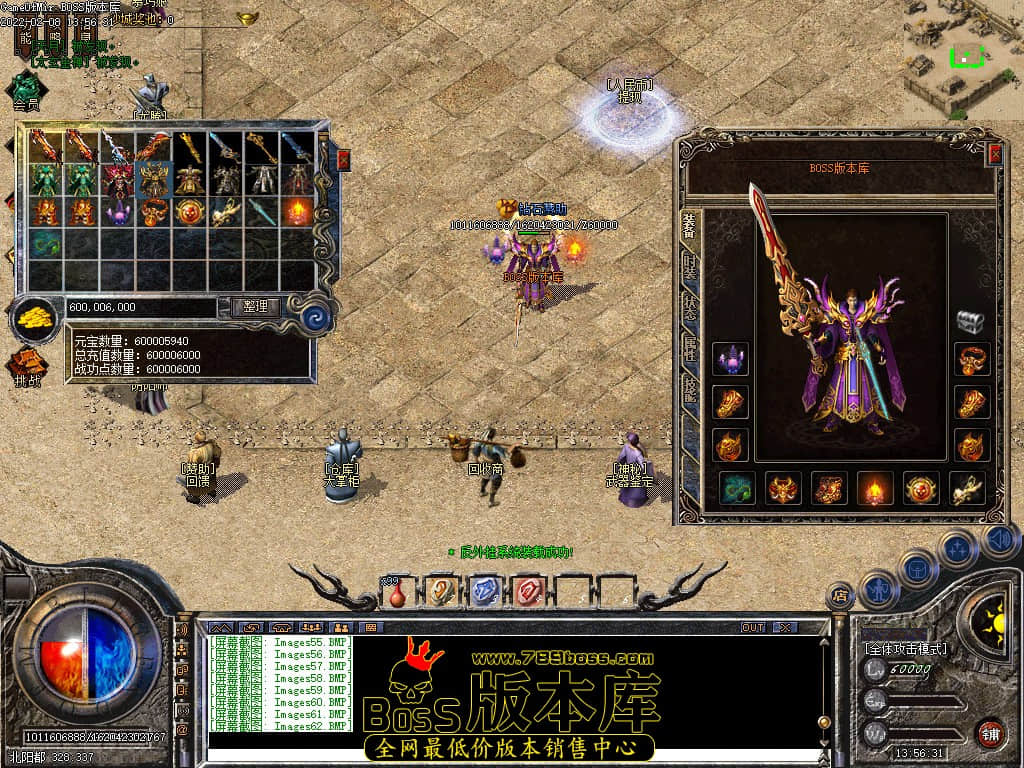Close the character equipment panel
The width and height of the screenshot is (1024, 768).
point(994,154)
